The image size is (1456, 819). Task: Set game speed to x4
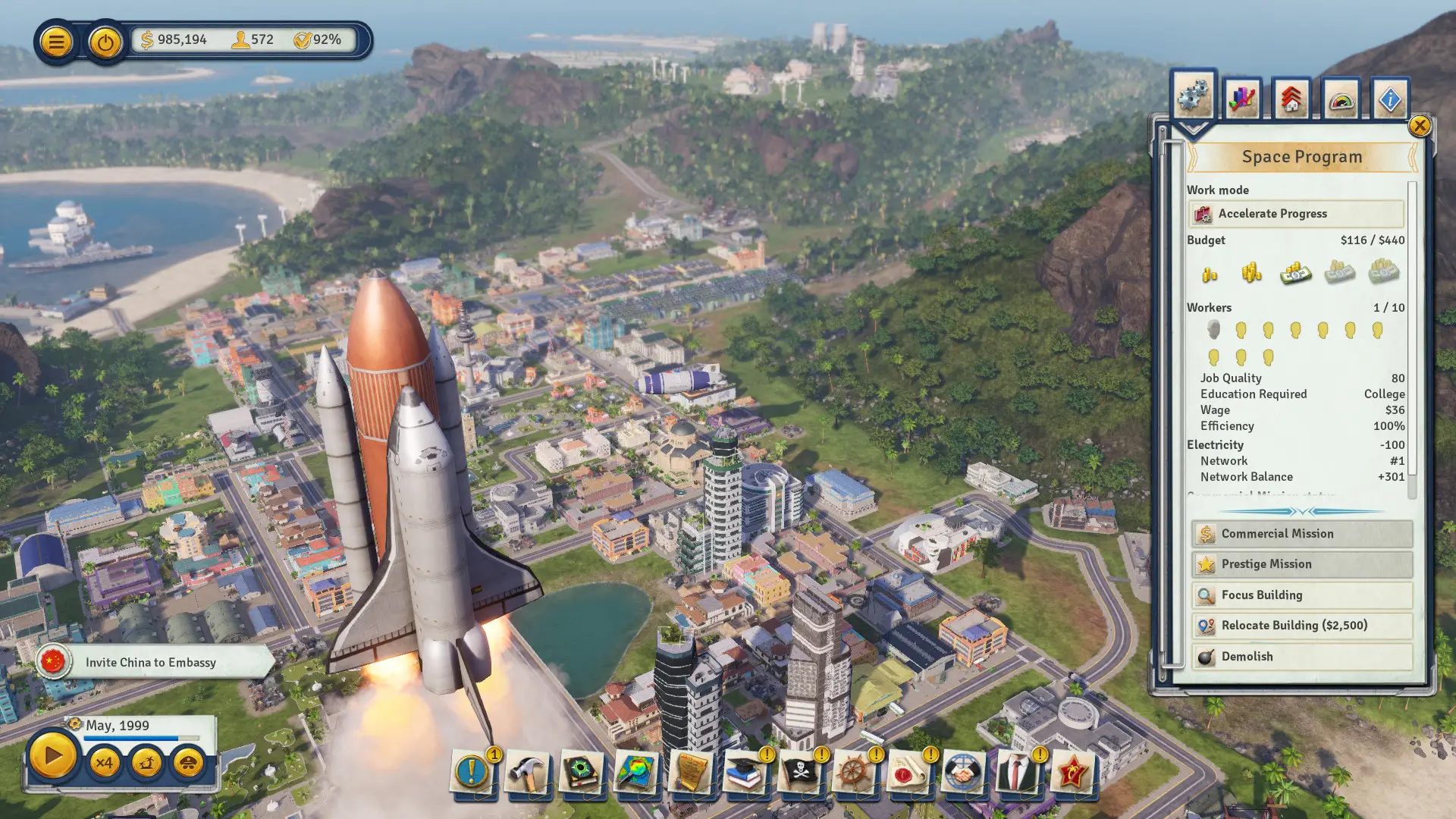(x=105, y=762)
